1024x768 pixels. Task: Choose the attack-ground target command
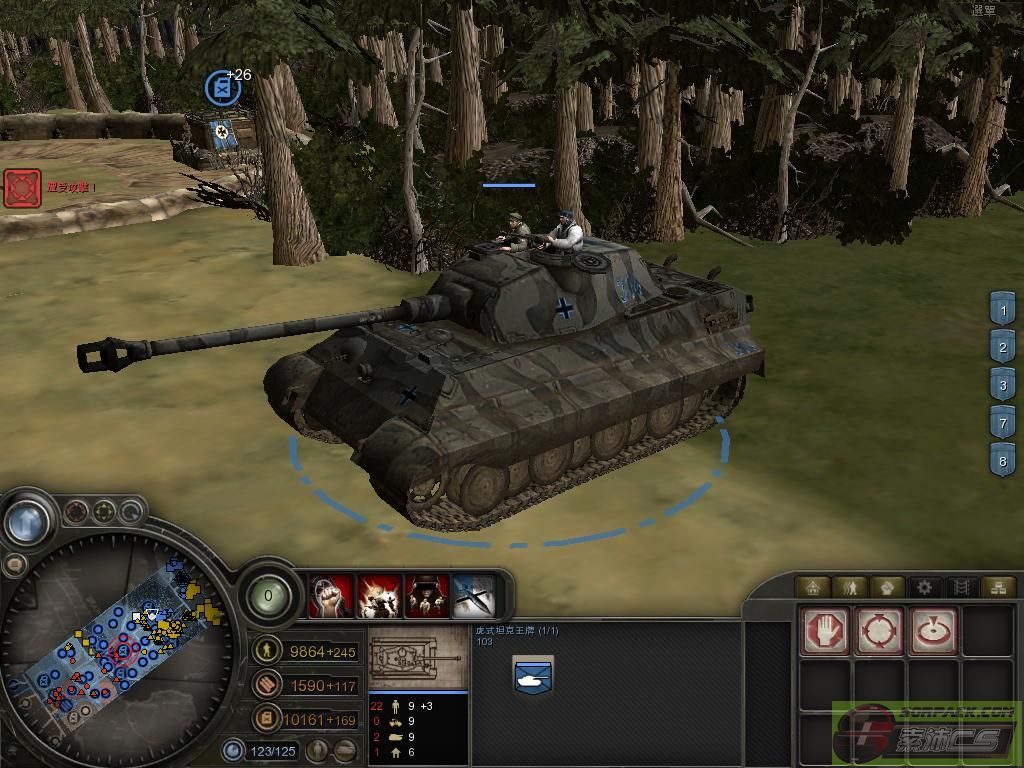click(933, 631)
